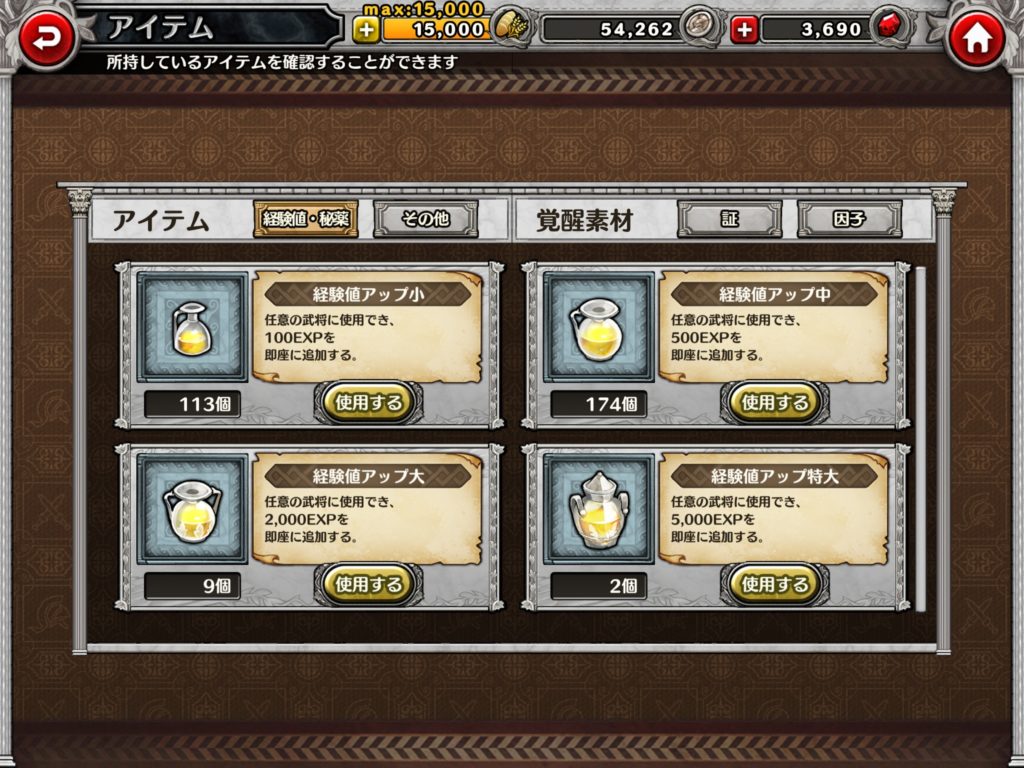The height and width of the screenshot is (768, 1024).
Task: Buy red gems with the red plus
Action: tap(744, 29)
